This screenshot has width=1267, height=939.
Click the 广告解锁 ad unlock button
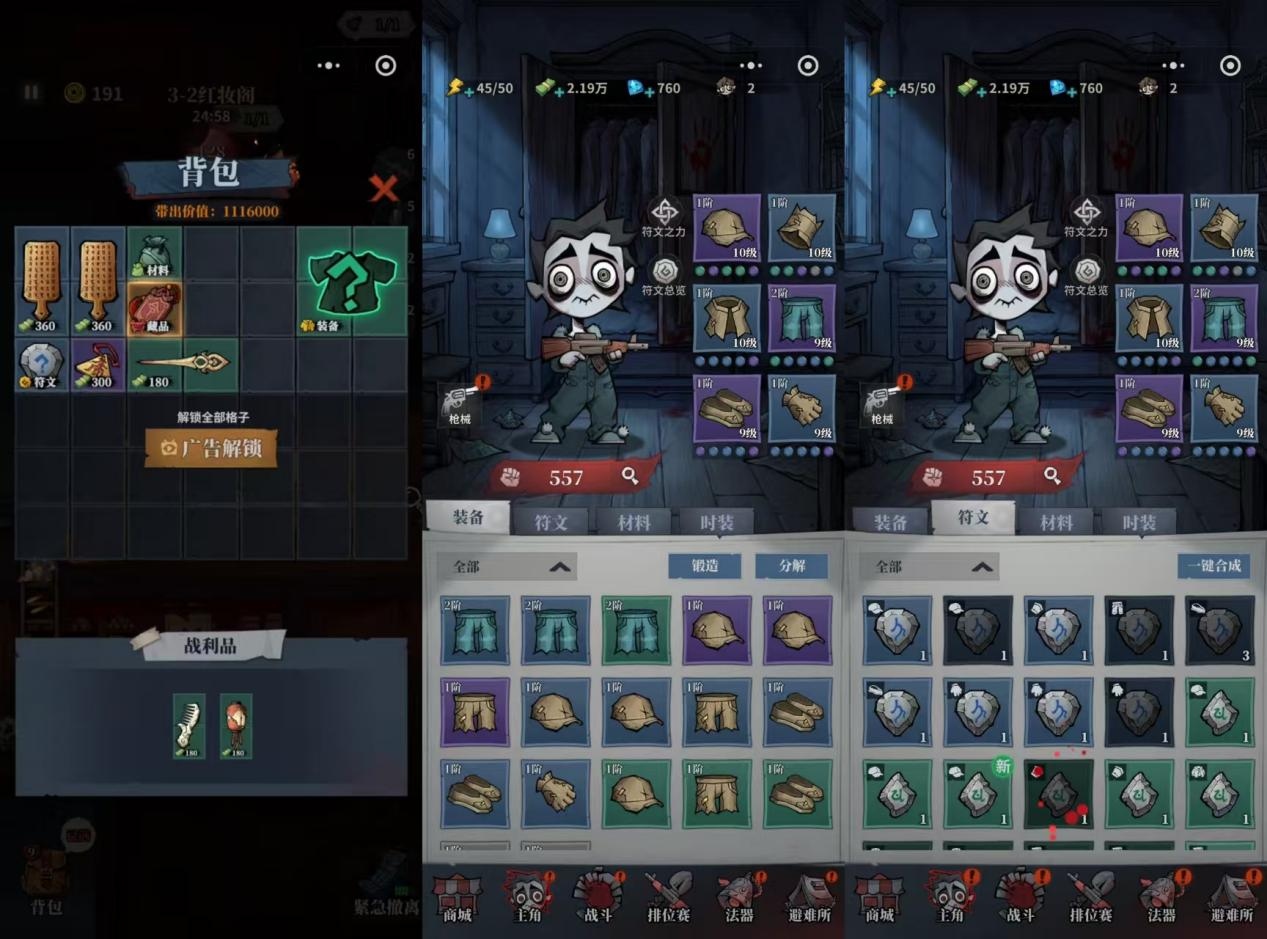pyautogui.click(x=211, y=448)
